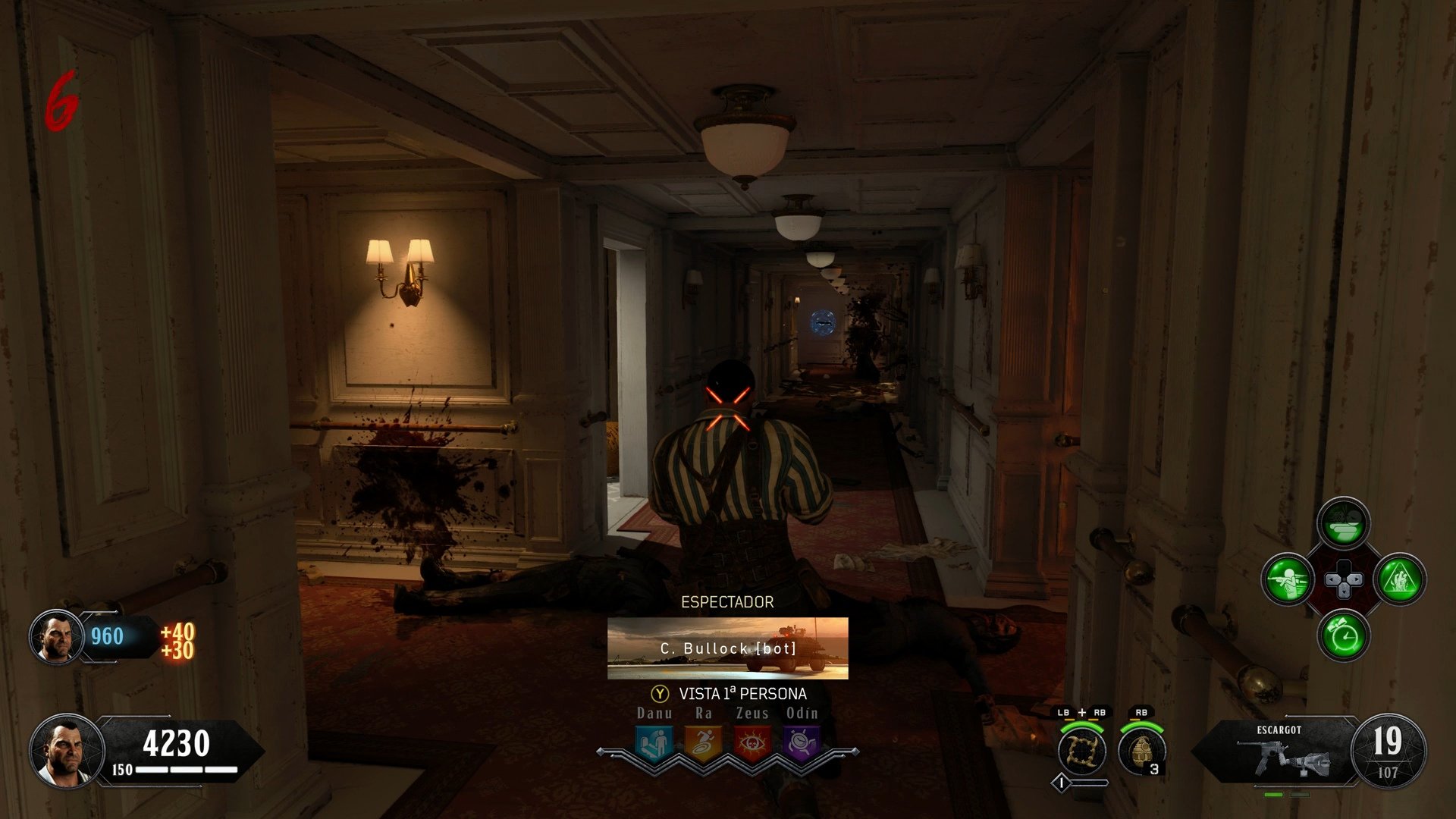The width and height of the screenshot is (1456, 819).
Task: Toggle the D-pad center of the gesture wheel
Action: coord(1345,580)
